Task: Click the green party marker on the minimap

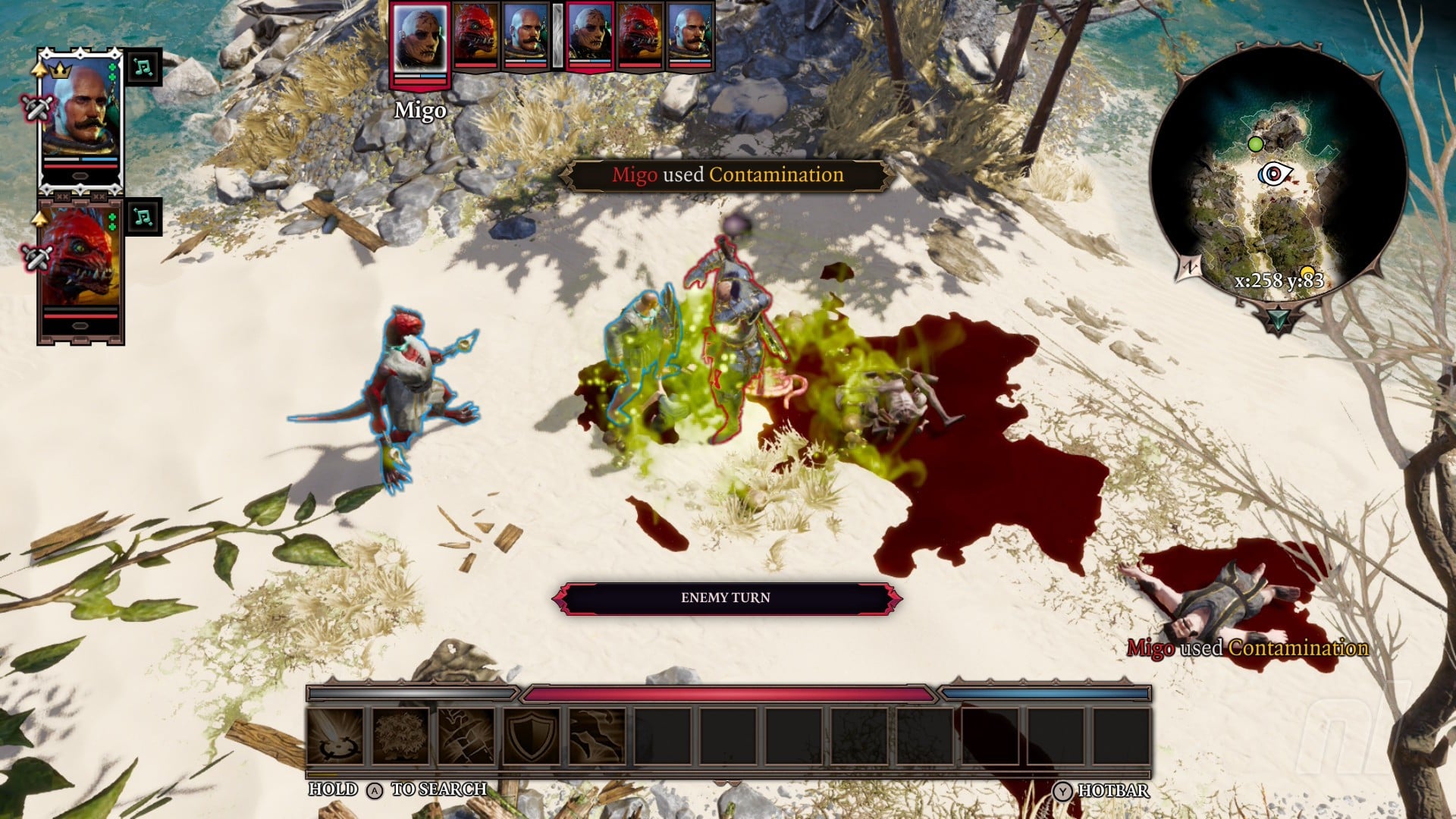Action: coord(1256,144)
